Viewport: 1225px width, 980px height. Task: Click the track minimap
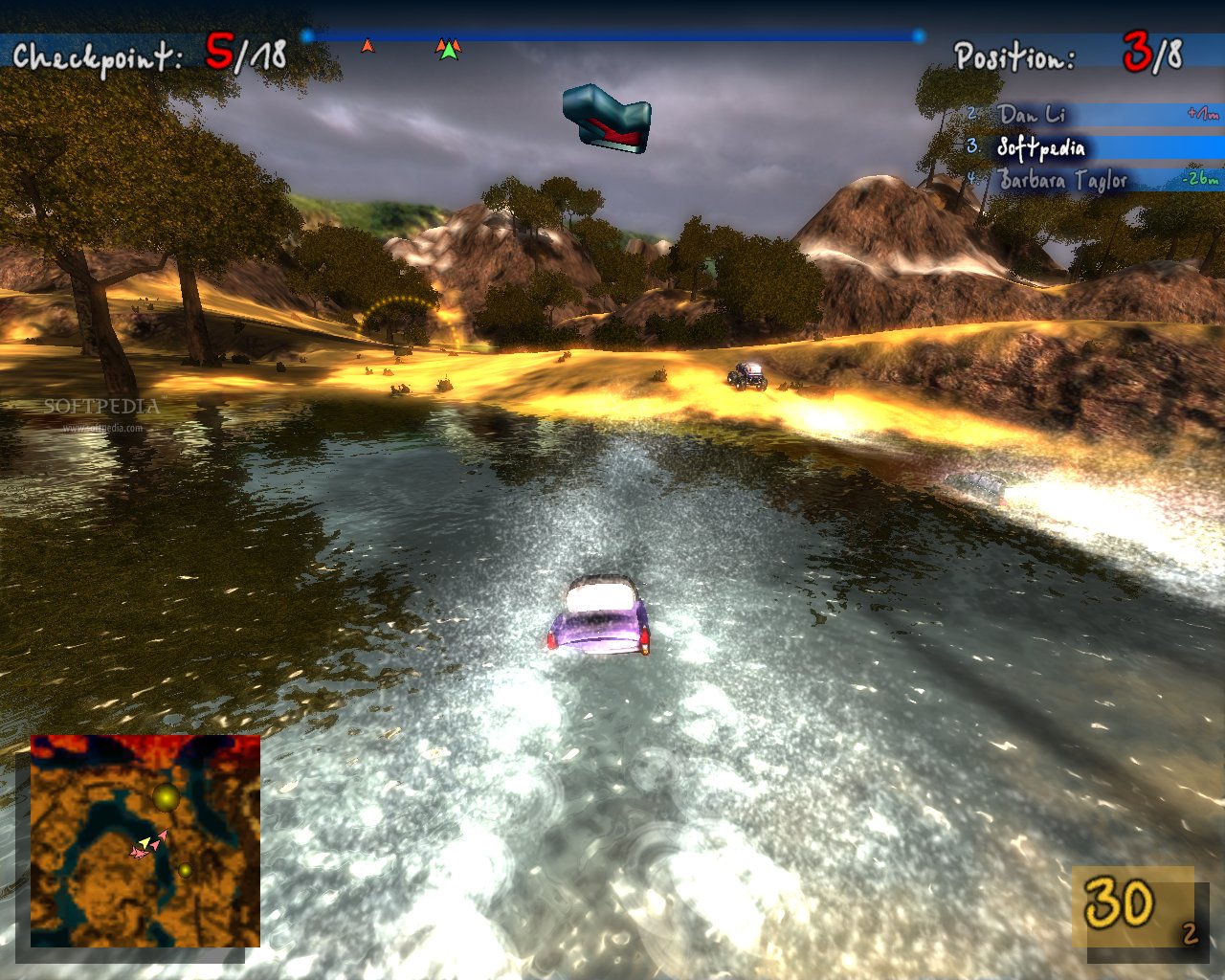pos(145,840)
